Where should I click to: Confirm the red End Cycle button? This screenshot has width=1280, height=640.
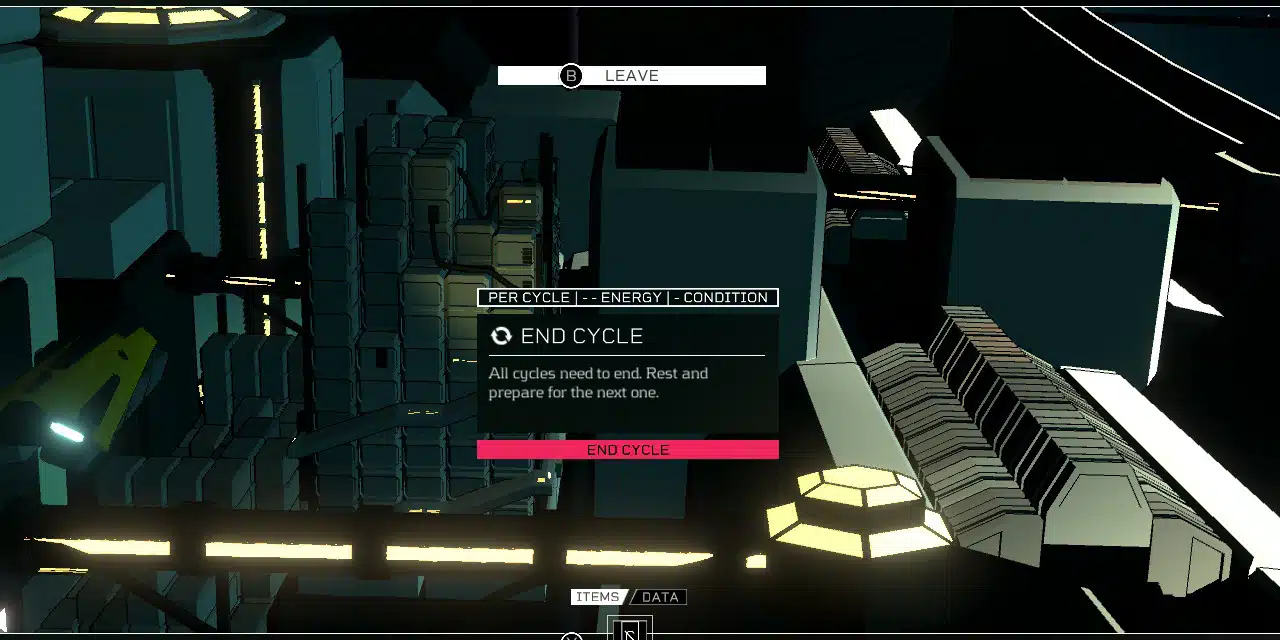(x=627, y=450)
